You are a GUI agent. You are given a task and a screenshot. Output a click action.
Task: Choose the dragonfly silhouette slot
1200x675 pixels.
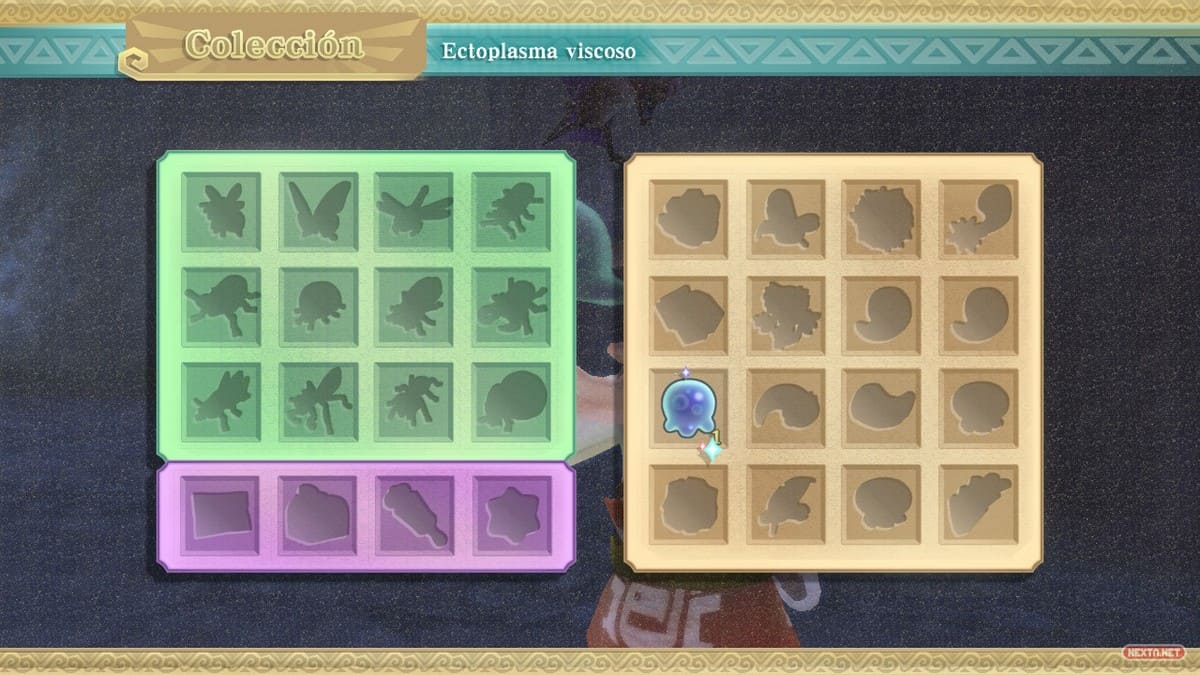pyautogui.click(x=415, y=210)
